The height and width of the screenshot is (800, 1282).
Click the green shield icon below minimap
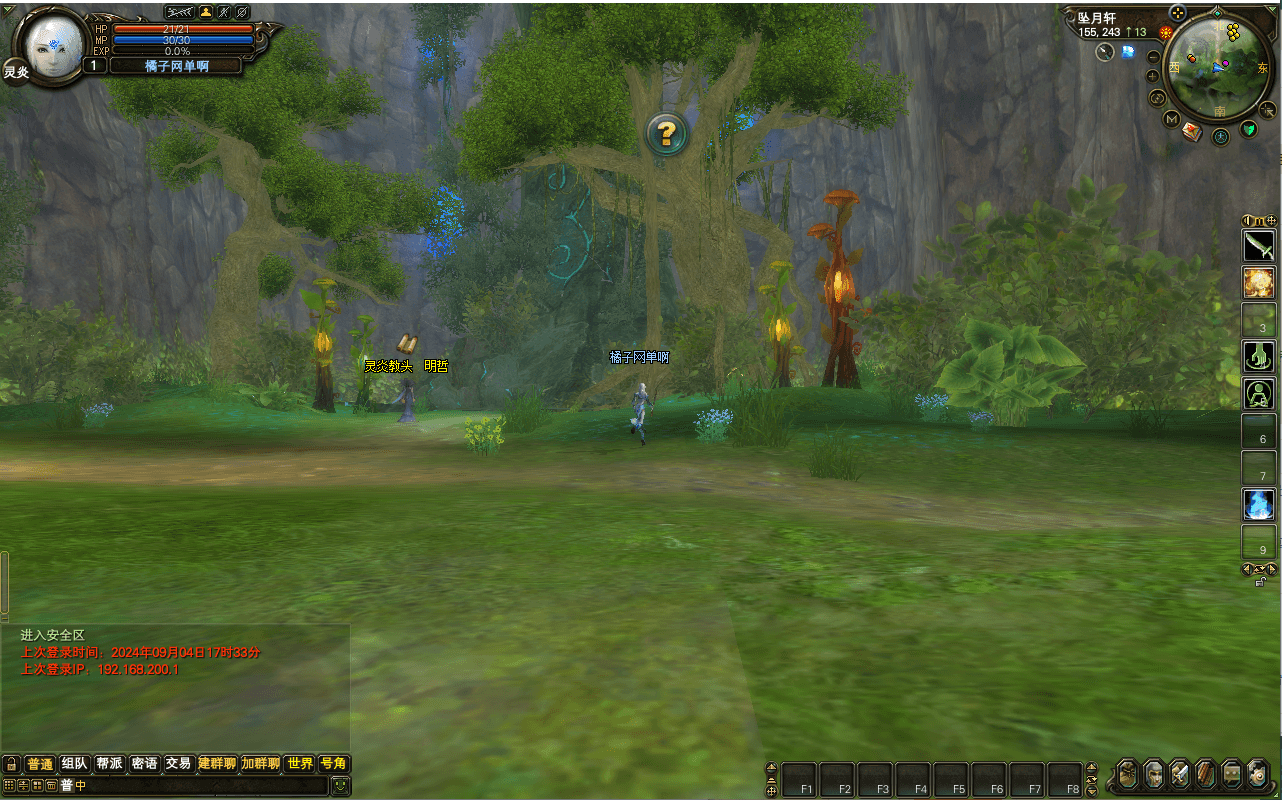pyautogui.click(x=1249, y=129)
